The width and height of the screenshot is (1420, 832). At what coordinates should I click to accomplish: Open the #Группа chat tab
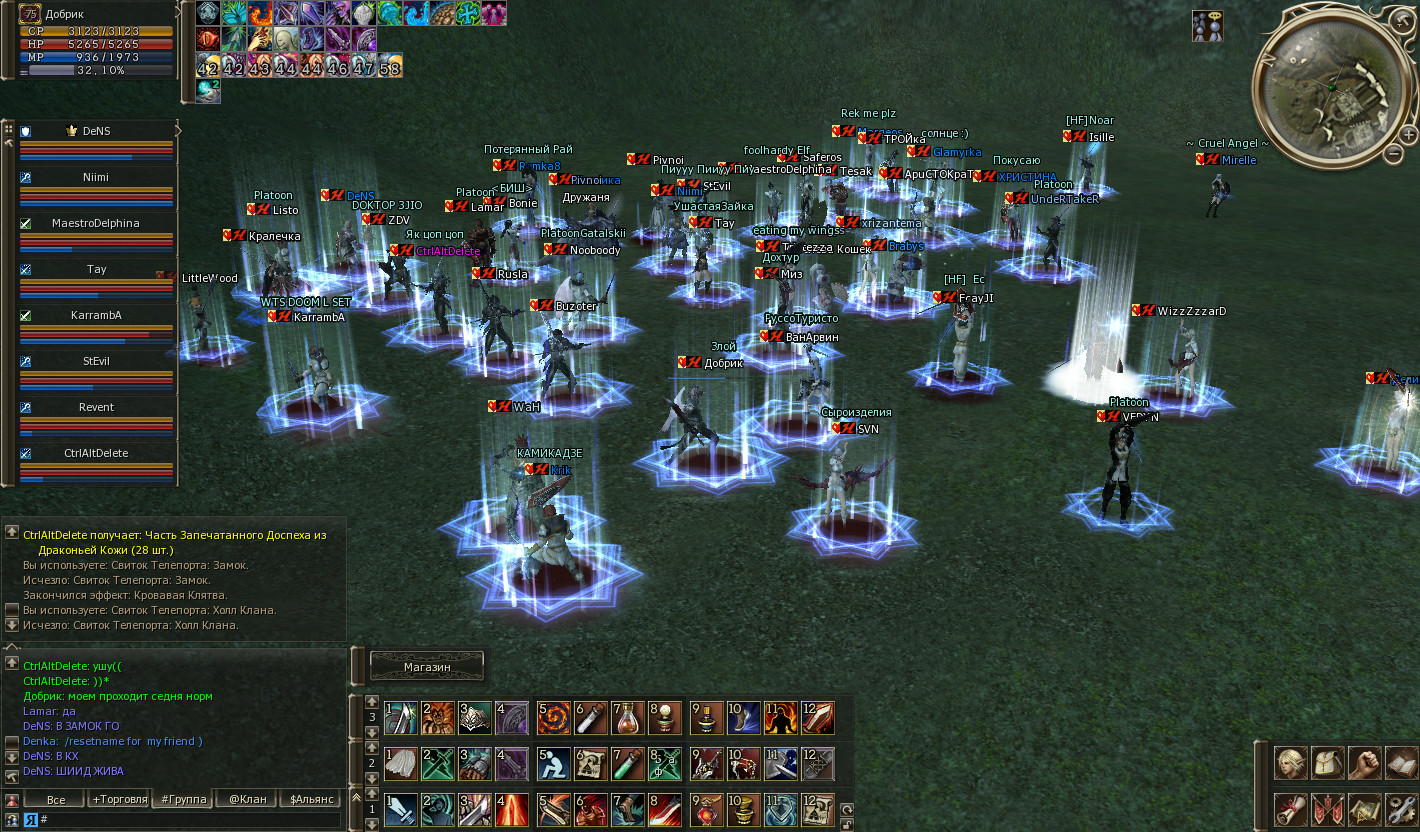coord(183,799)
